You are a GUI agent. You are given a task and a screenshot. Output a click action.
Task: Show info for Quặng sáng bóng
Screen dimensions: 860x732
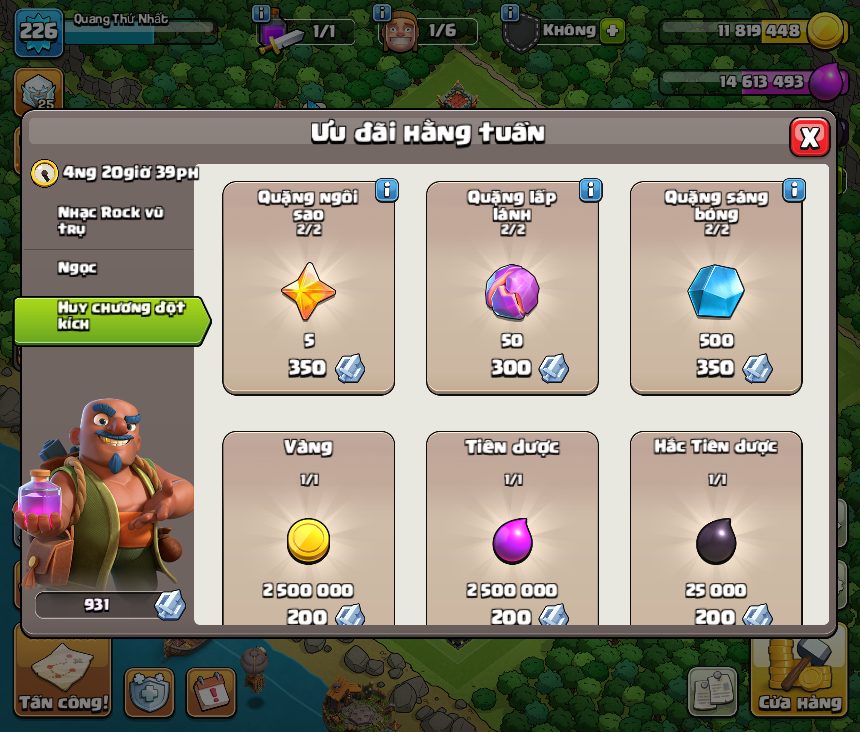pos(794,190)
